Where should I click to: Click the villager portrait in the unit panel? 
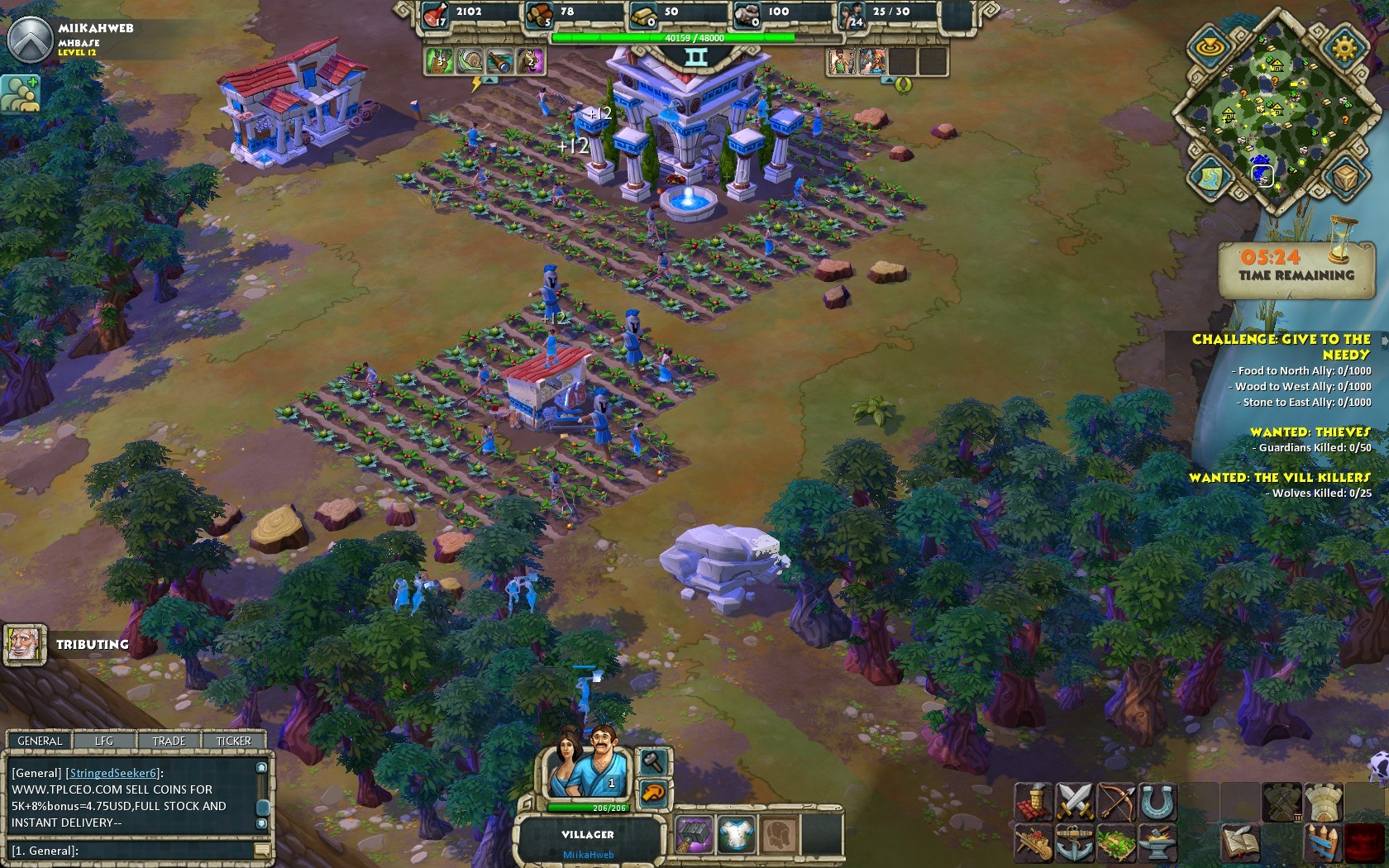click(x=587, y=764)
